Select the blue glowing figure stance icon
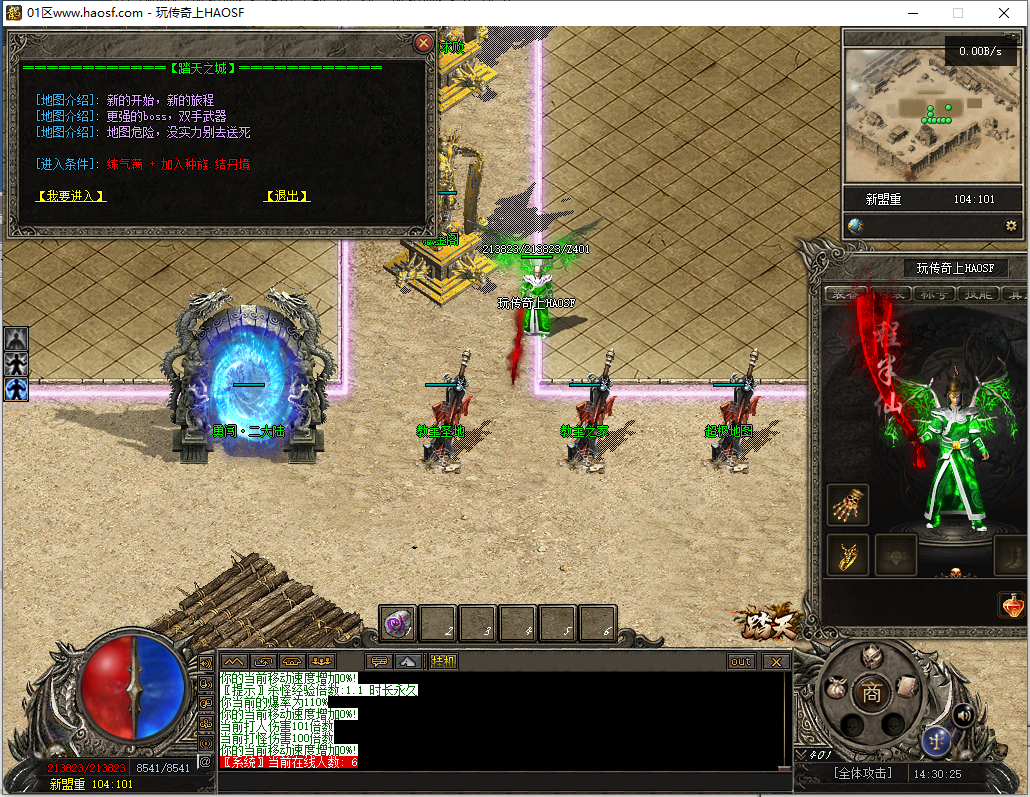The image size is (1030, 797). point(16,388)
